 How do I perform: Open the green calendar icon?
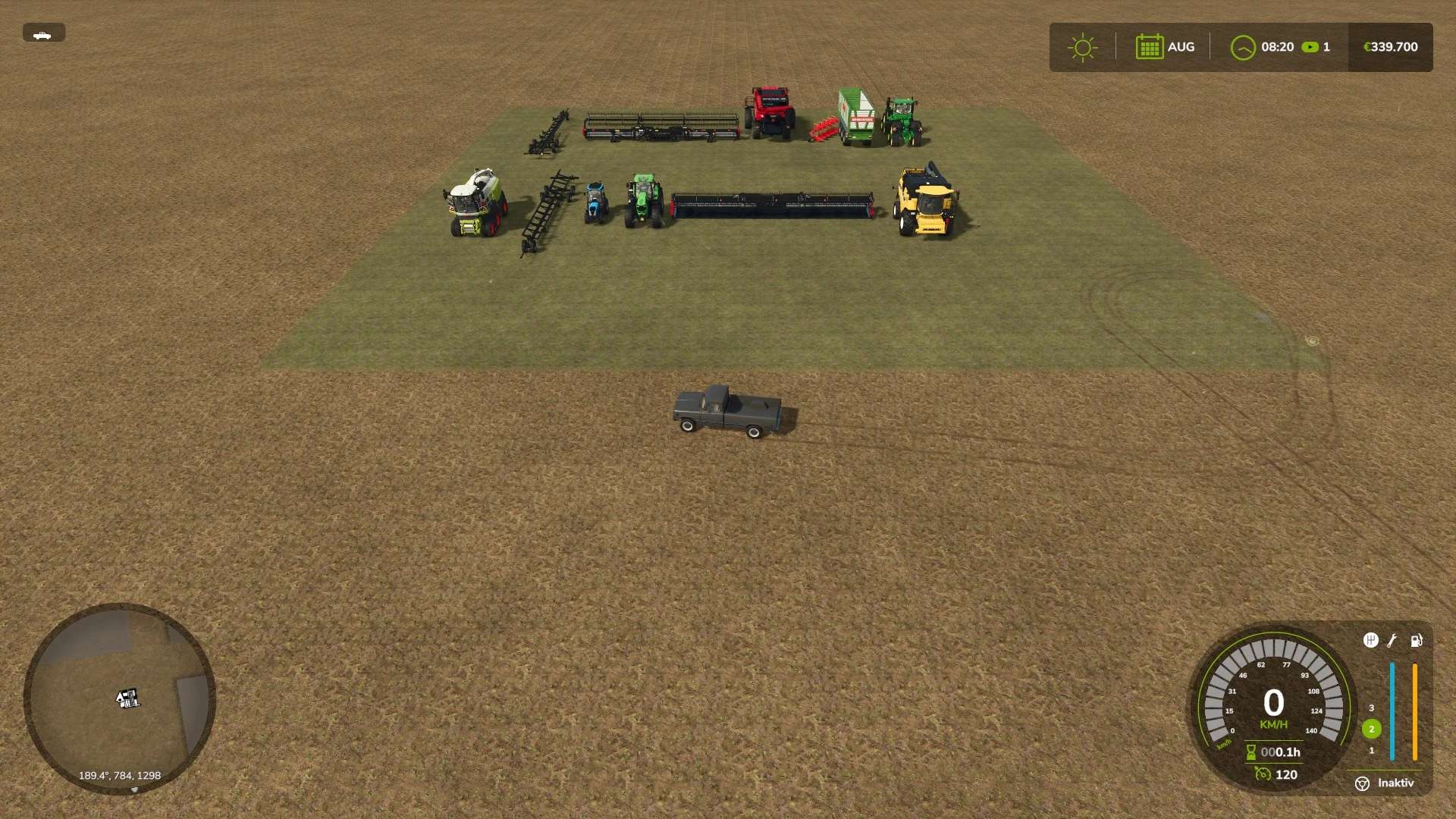(1149, 47)
